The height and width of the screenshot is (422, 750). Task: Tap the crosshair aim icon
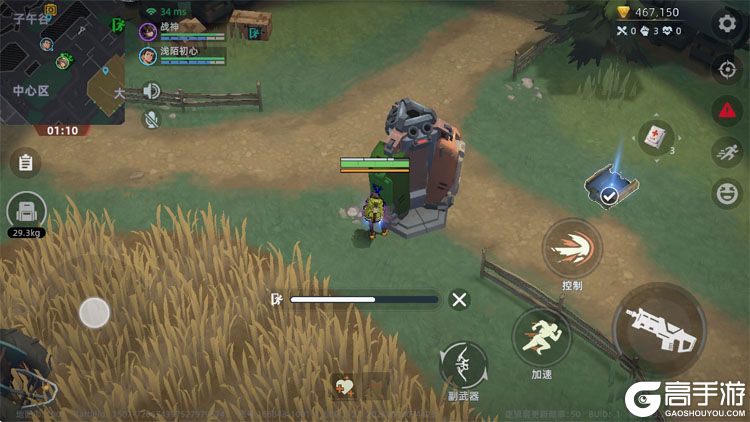pyautogui.click(x=726, y=69)
